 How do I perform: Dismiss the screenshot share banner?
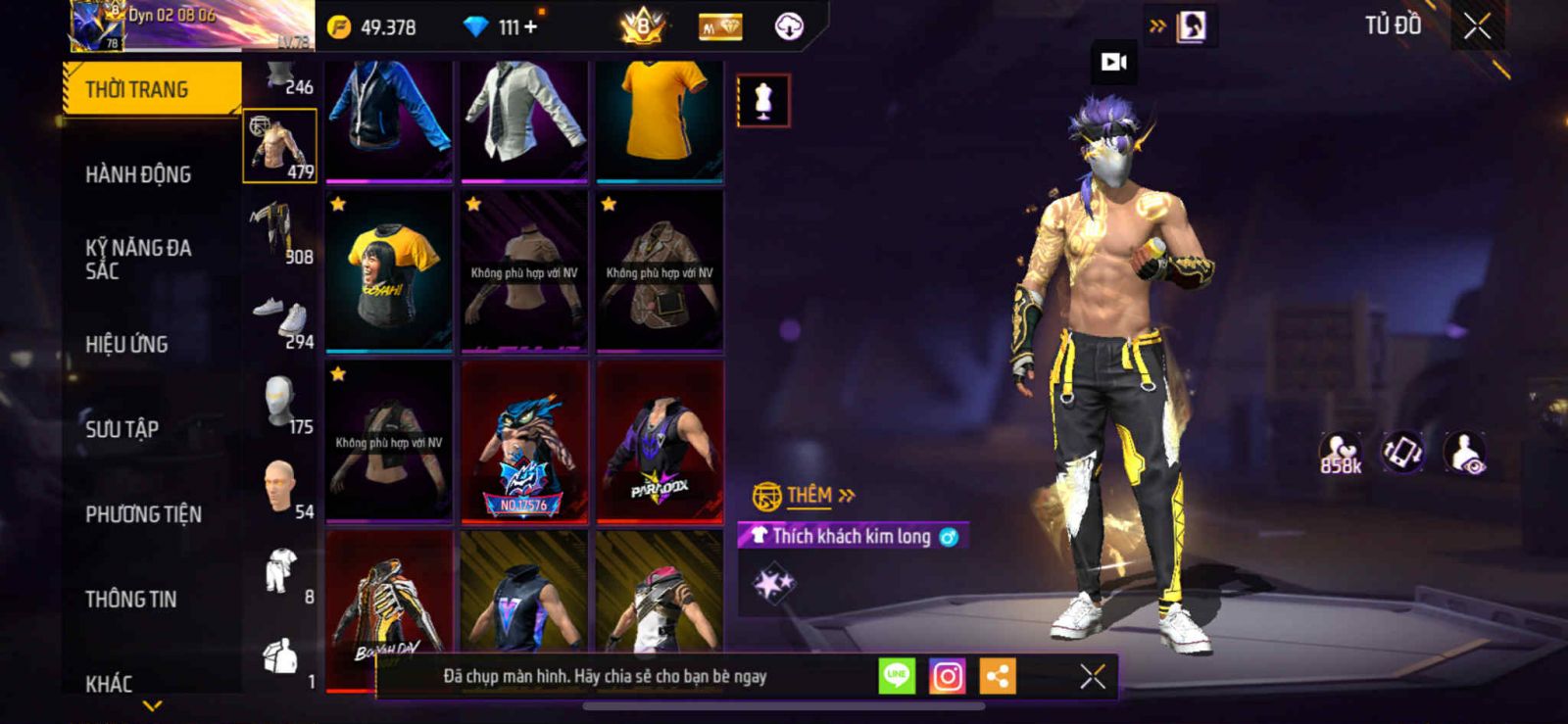point(1092,676)
